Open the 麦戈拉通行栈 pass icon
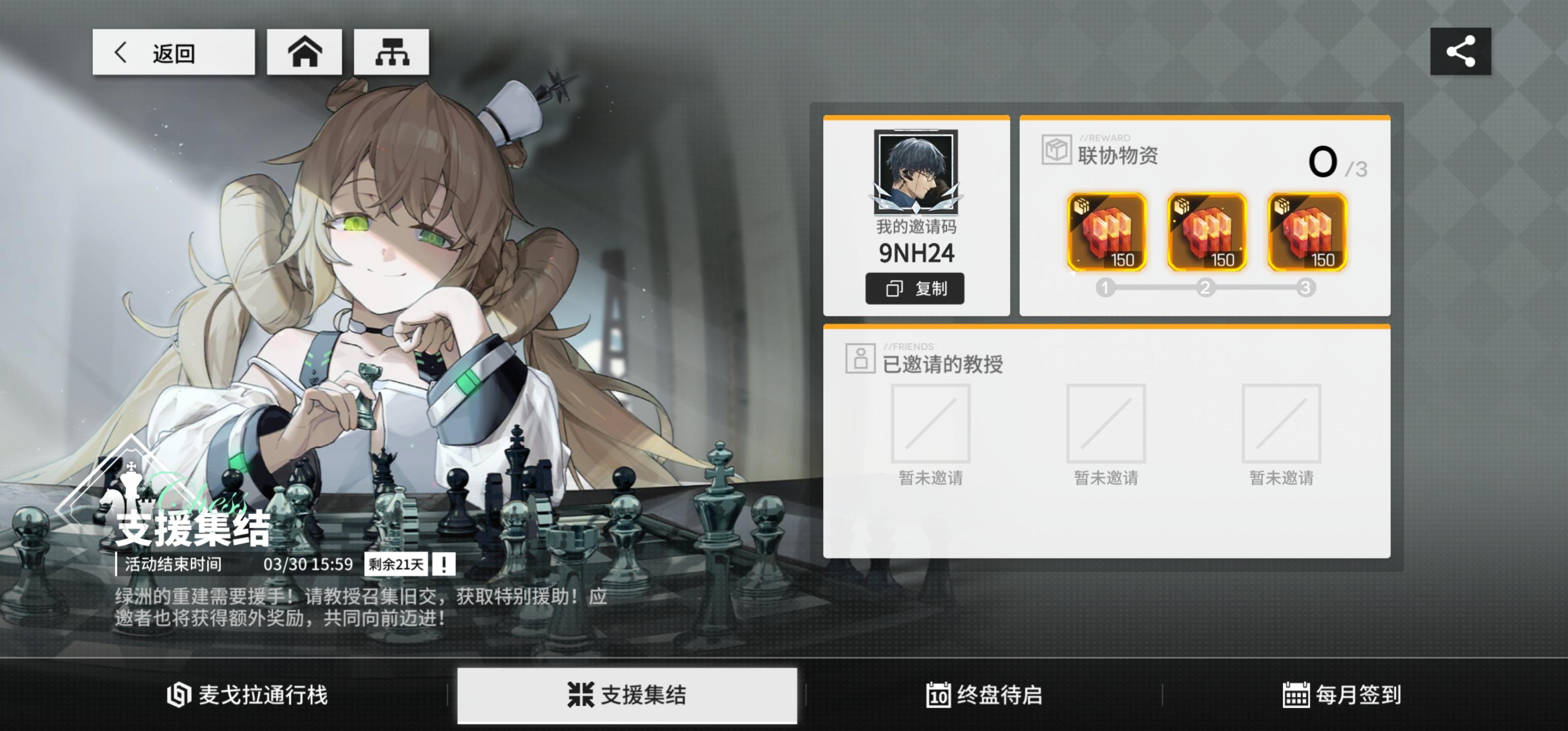This screenshot has width=1568, height=731. 177,695
